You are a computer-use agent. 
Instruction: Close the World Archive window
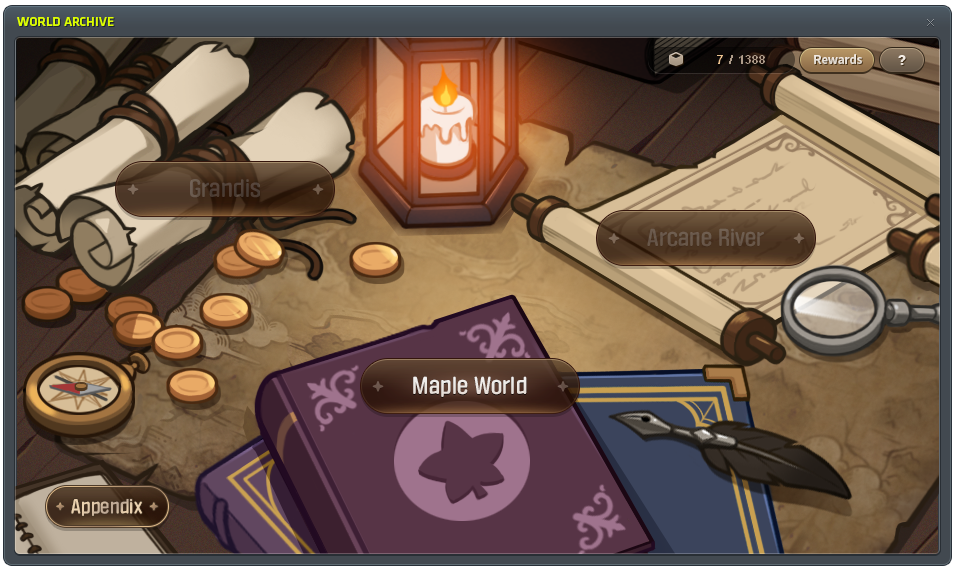[930, 22]
